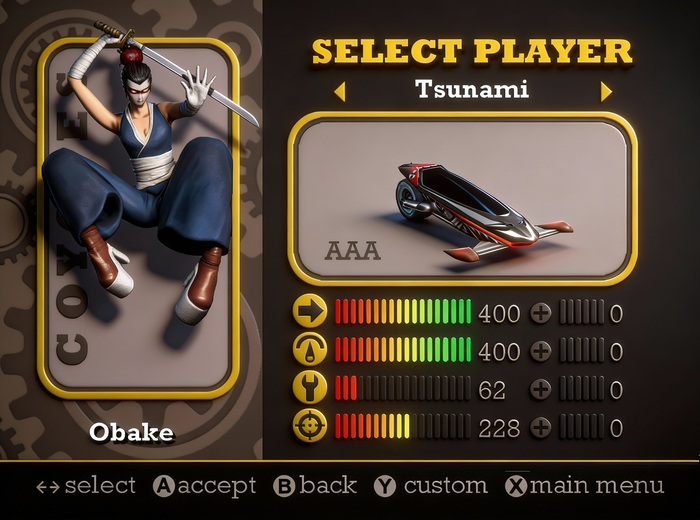Choose the Tsunami vehicle preview panel
Screen dimensions: 700x520
[x=463, y=197]
